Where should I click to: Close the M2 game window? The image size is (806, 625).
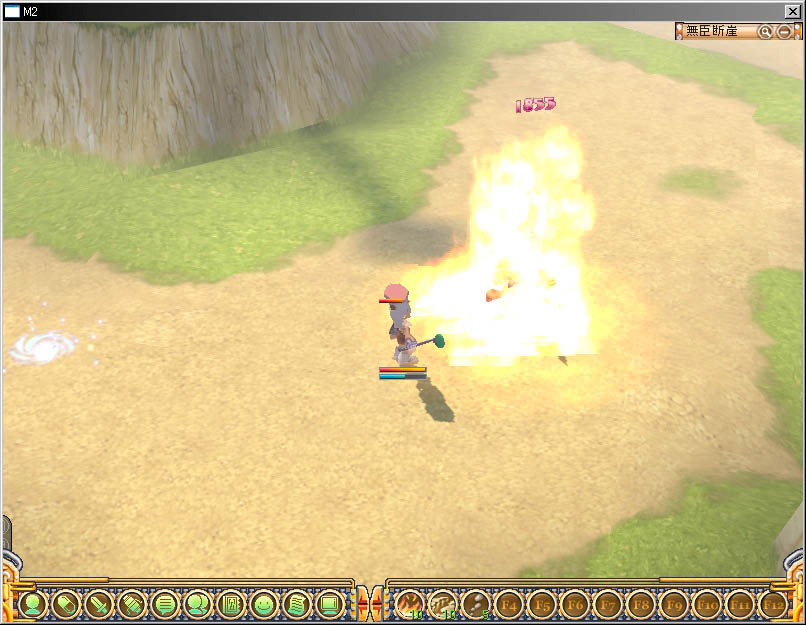(x=793, y=10)
